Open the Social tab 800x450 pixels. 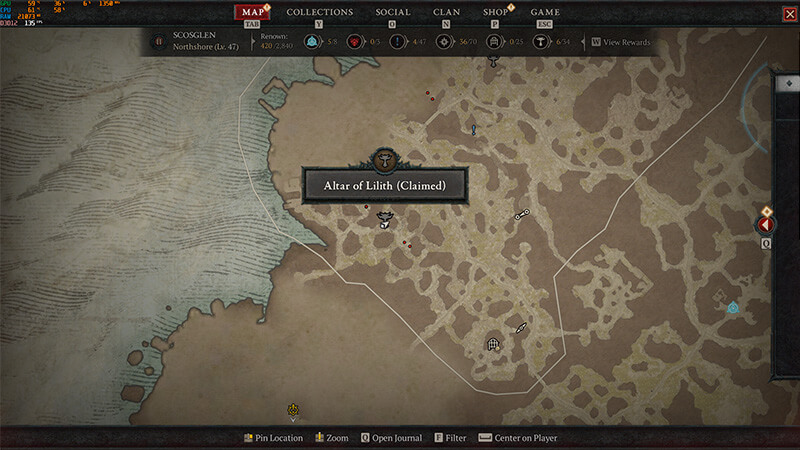pos(392,12)
